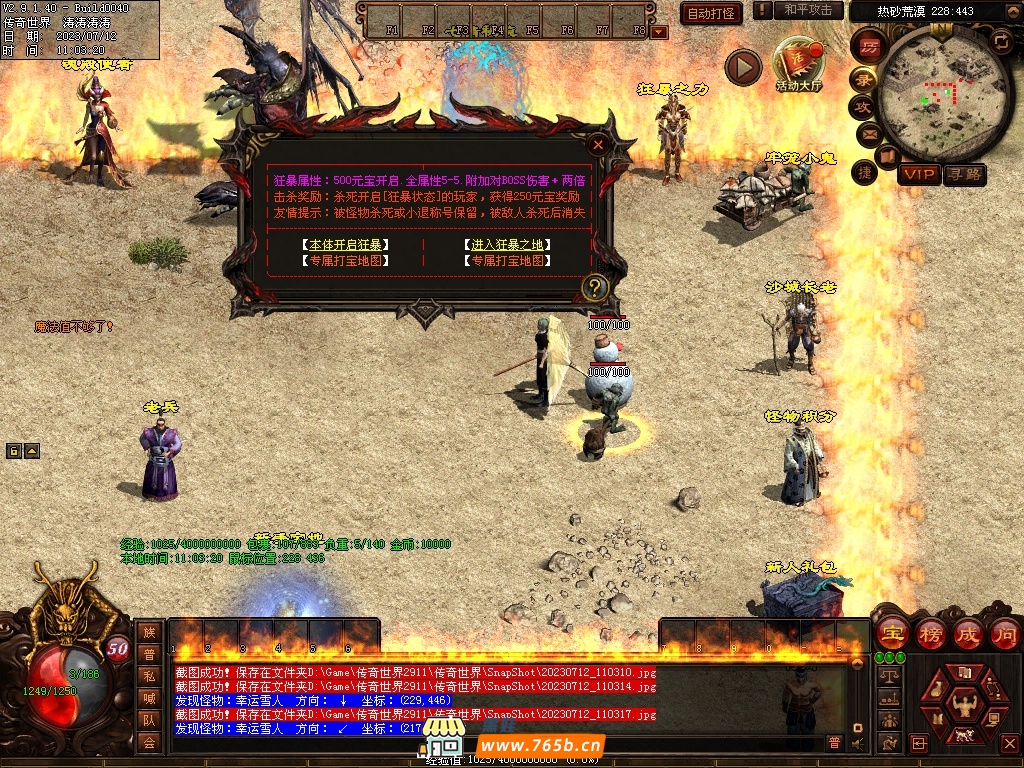Open the mail envelope icon
The width and height of the screenshot is (1024, 768).
pyautogui.click(x=867, y=132)
